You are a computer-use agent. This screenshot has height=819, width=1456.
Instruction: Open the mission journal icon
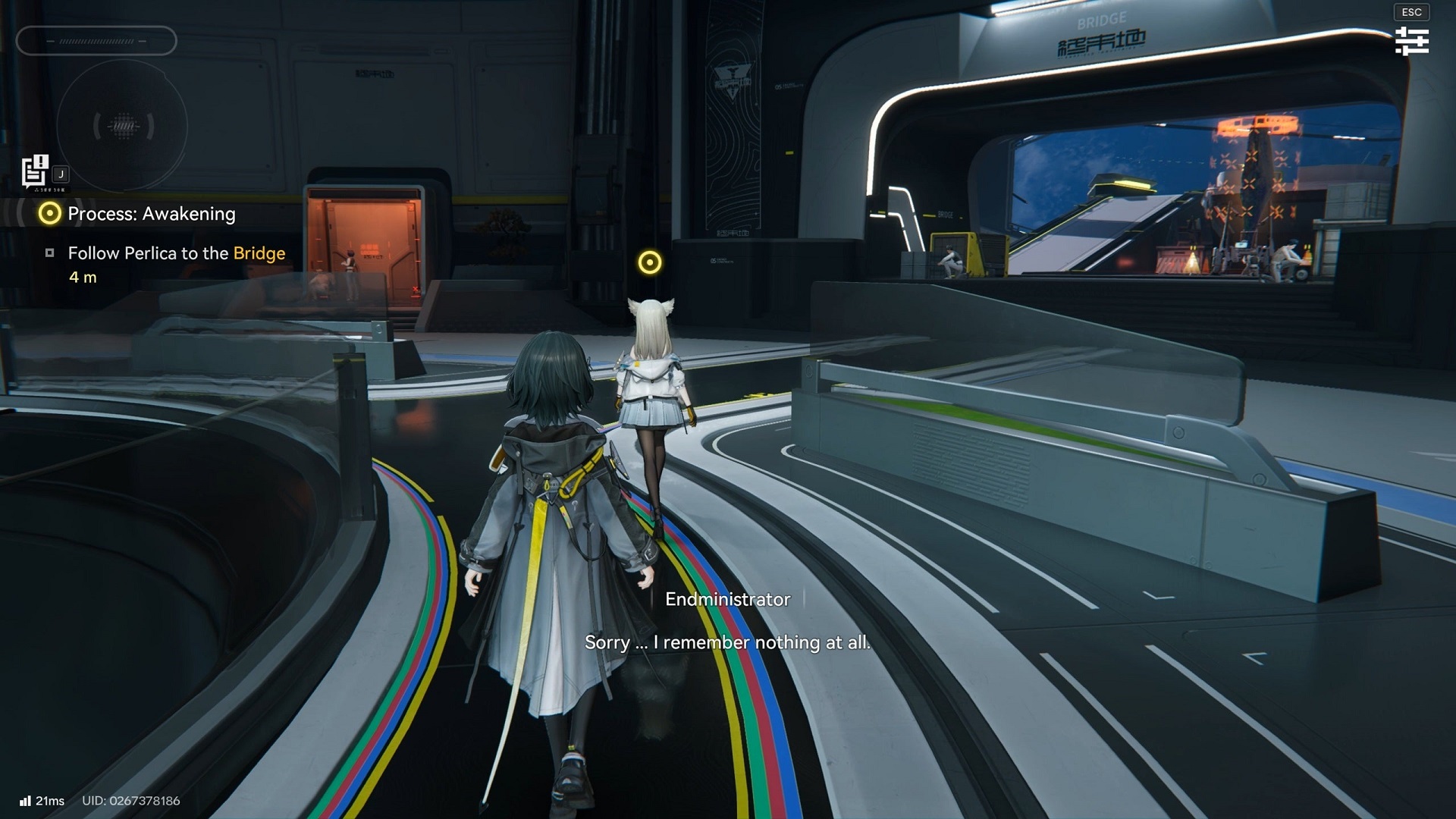[35, 171]
